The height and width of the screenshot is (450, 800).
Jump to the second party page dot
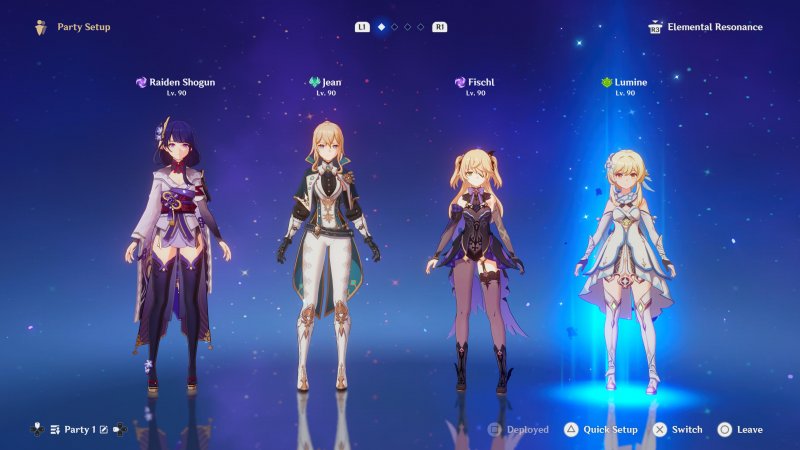click(395, 27)
